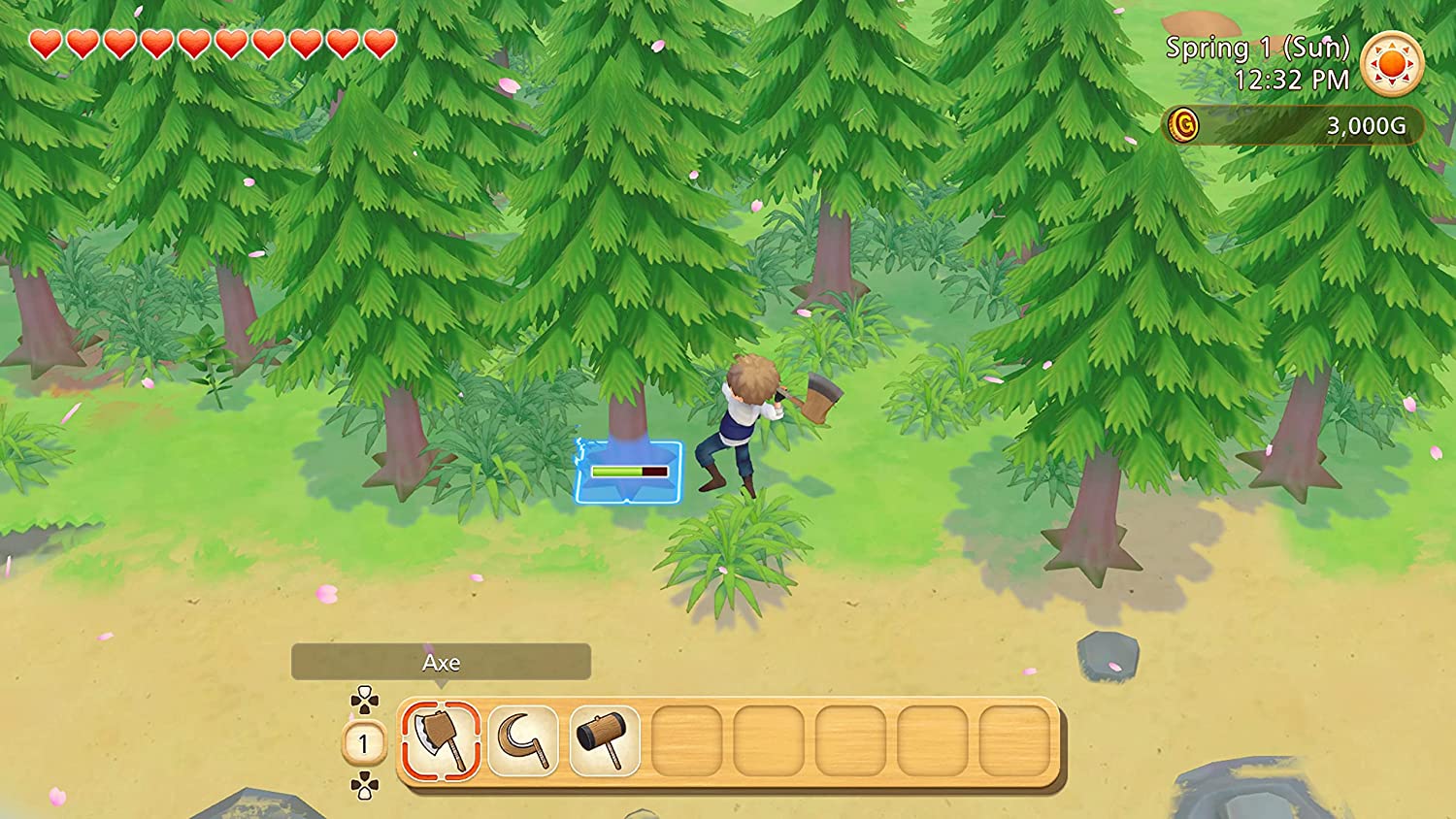Image resolution: width=1456 pixels, height=819 pixels.
Task: Click the down d-pad arrow beside the toolbar
Action: [x=364, y=792]
